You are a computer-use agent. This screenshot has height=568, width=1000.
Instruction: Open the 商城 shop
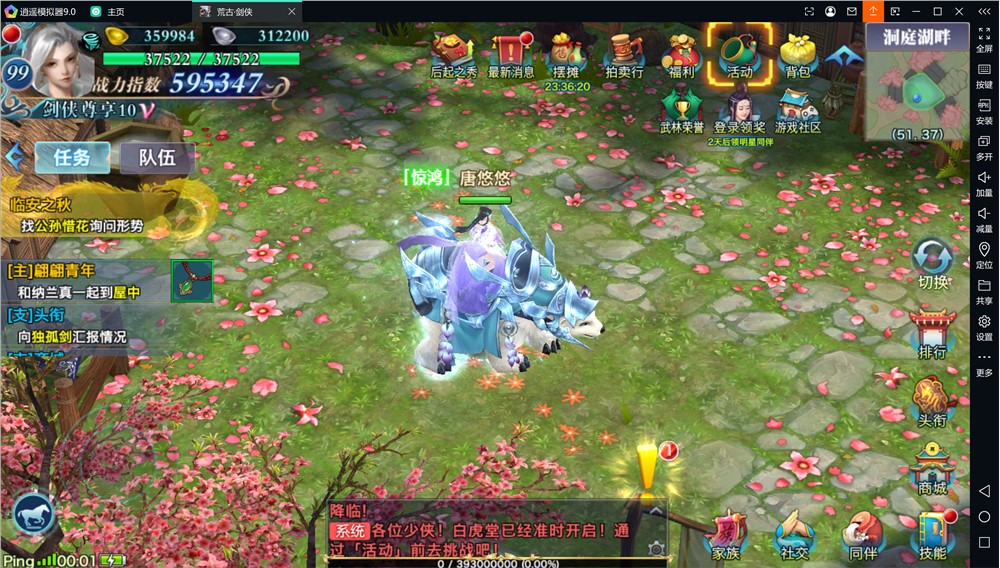point(932,470)
